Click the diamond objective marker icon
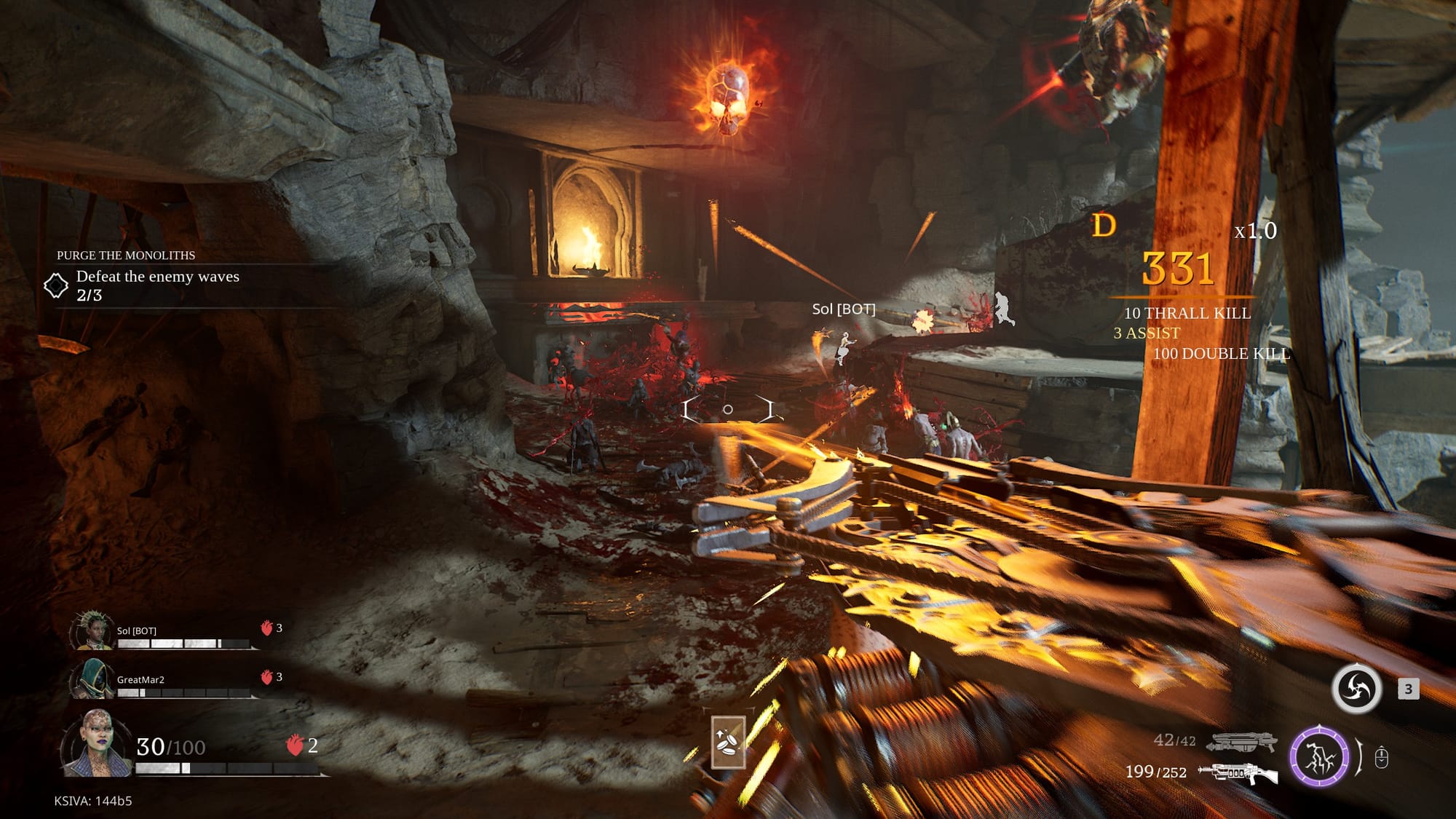 [x=56, y=285]
